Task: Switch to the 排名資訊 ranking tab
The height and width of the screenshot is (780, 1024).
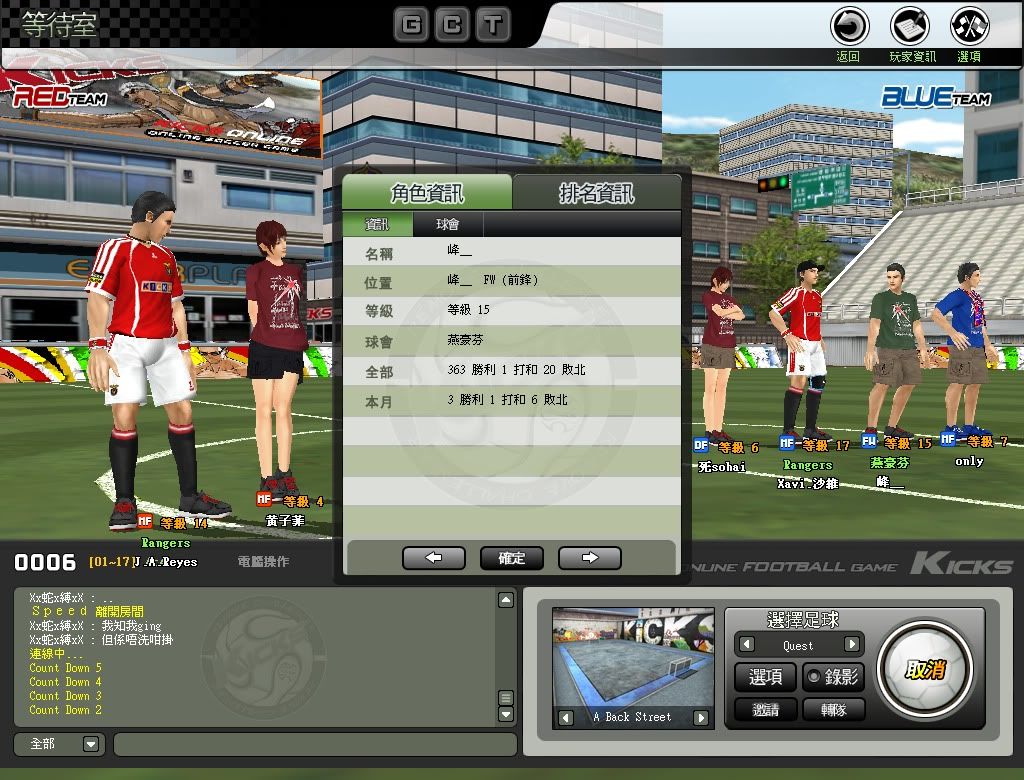Action: (597, 193)
